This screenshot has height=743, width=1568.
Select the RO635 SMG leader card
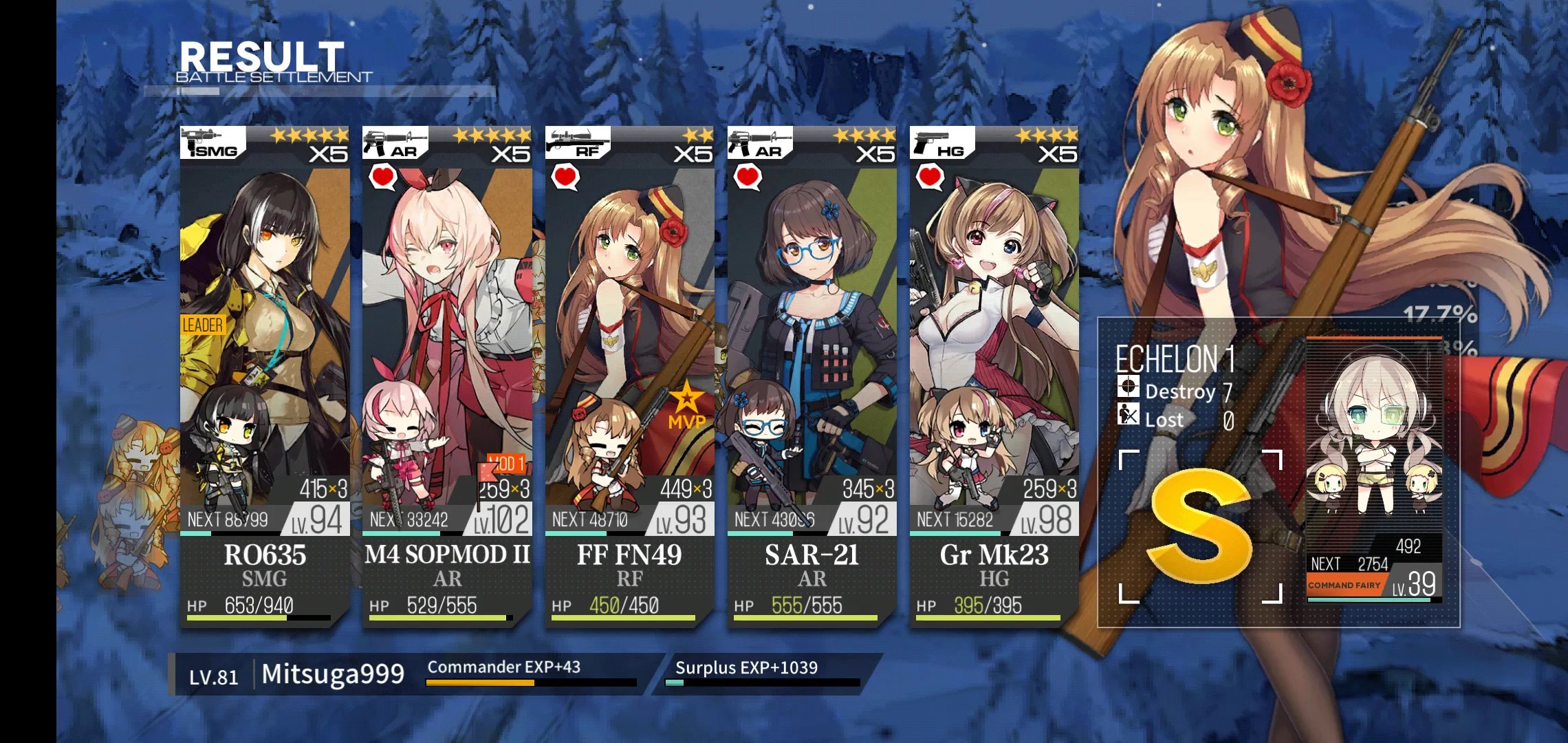265,375
